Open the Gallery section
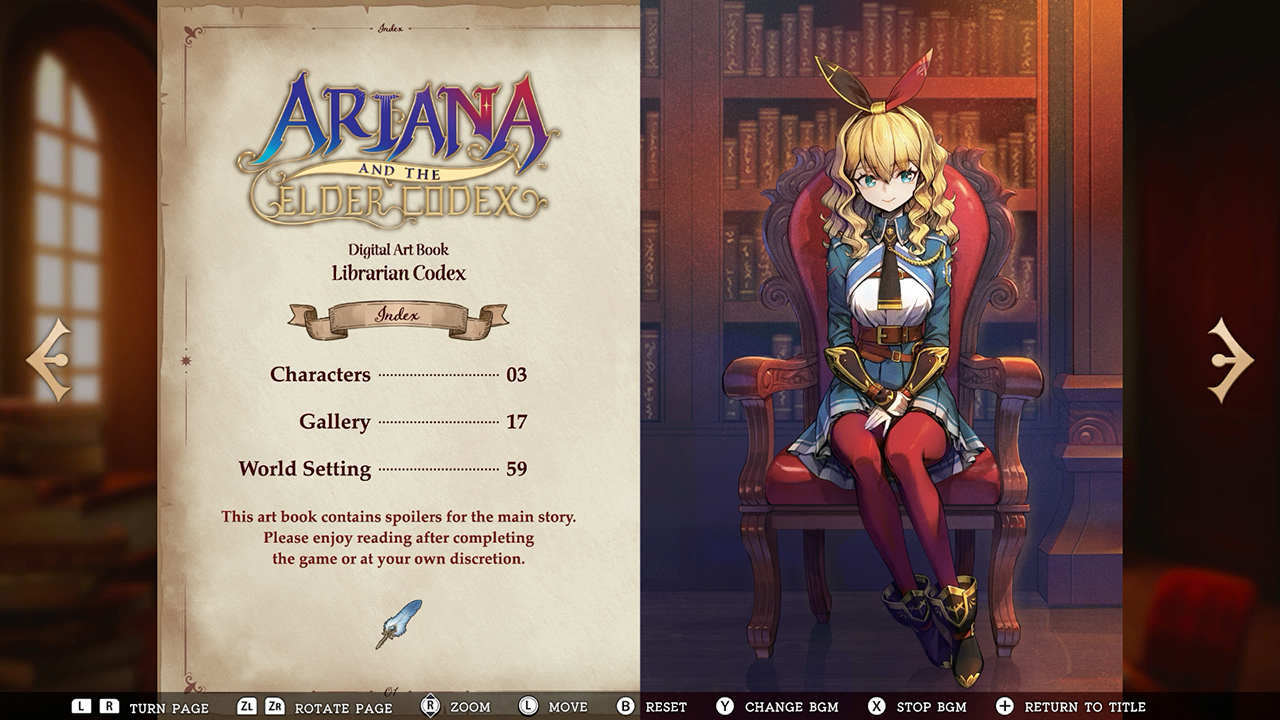1280x720 pixels. 333,421
